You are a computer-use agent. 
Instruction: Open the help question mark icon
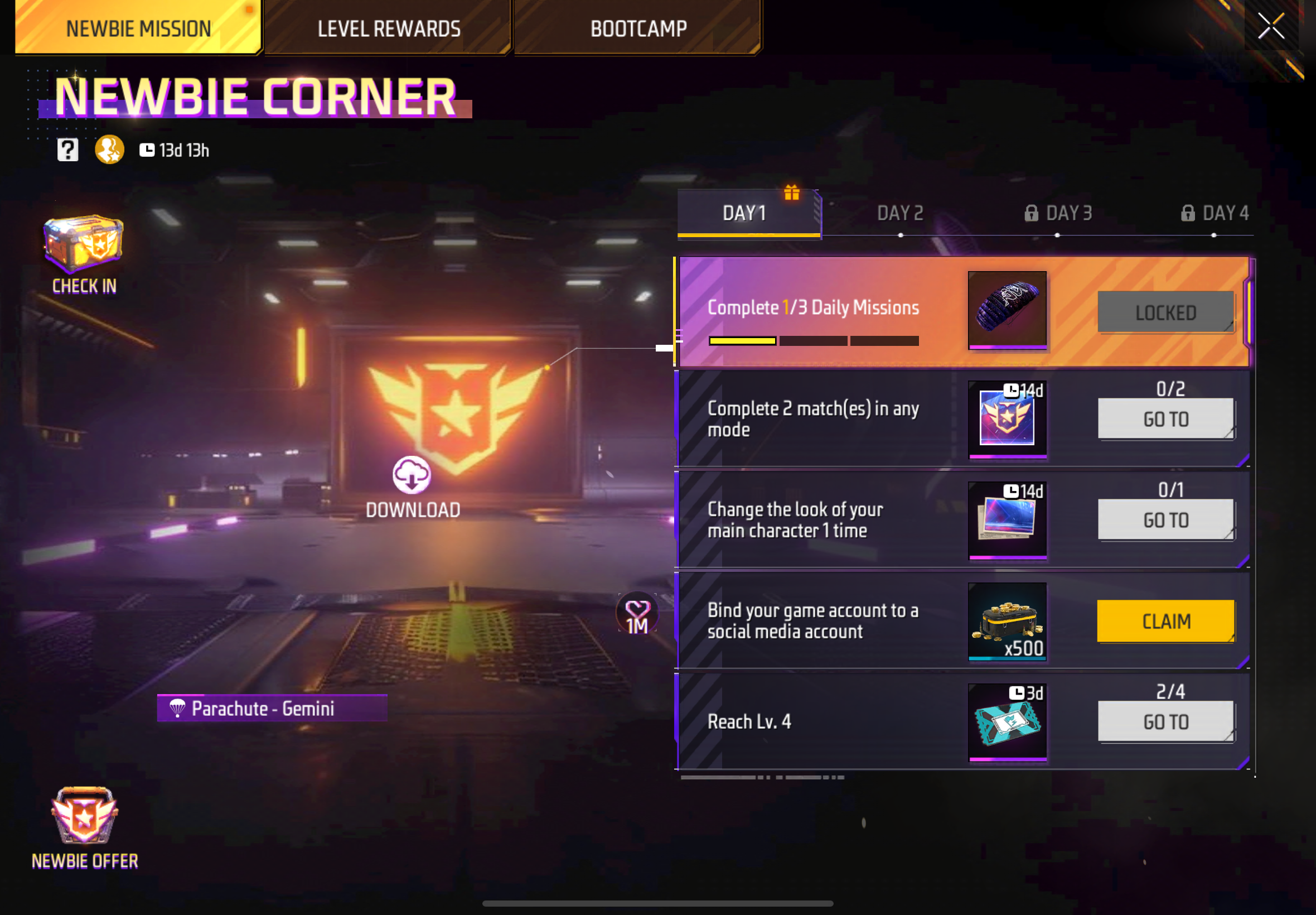pyautogui.click(x=67, y=150)
